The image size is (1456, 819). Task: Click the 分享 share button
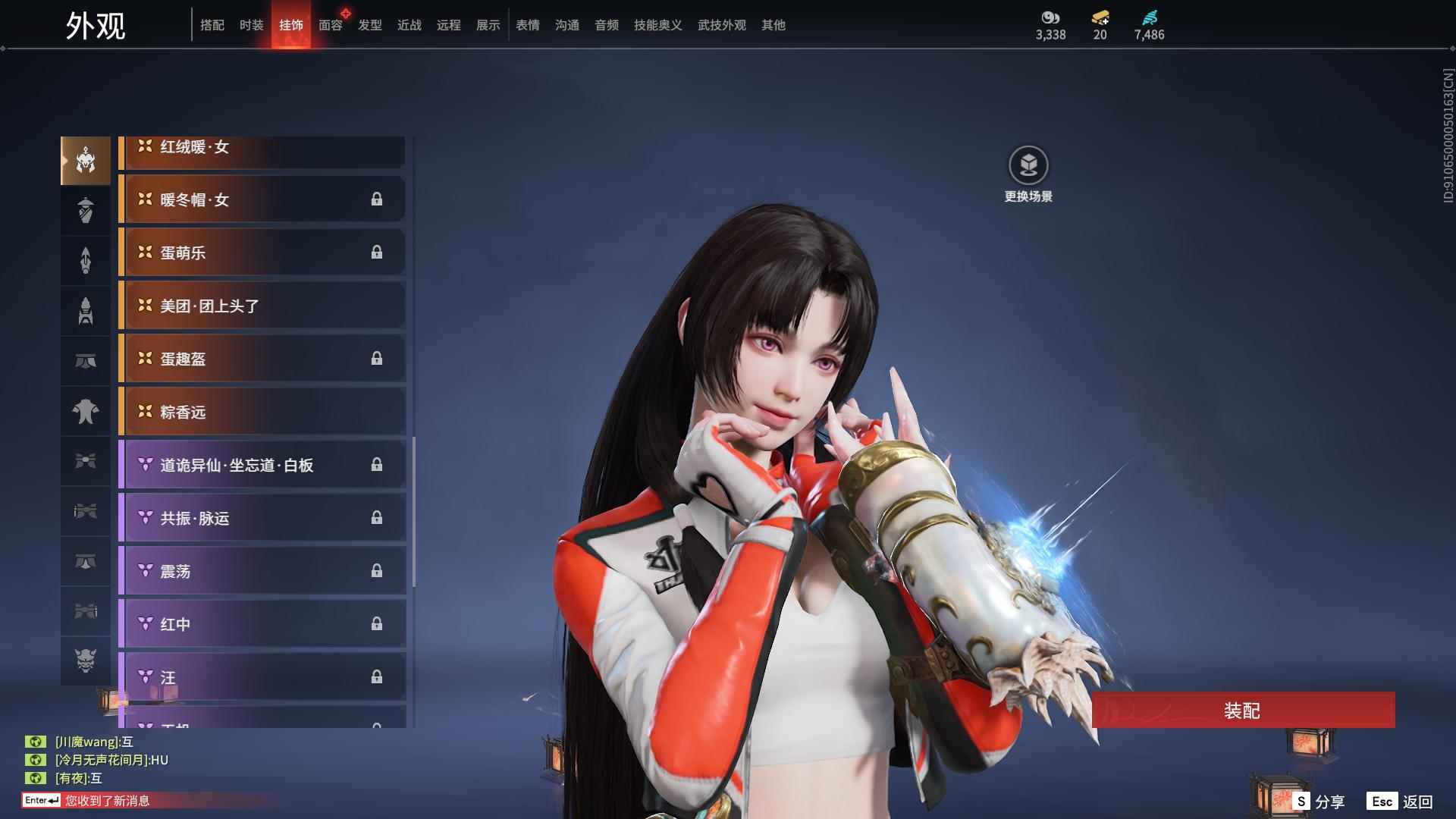pos(1319,802)
